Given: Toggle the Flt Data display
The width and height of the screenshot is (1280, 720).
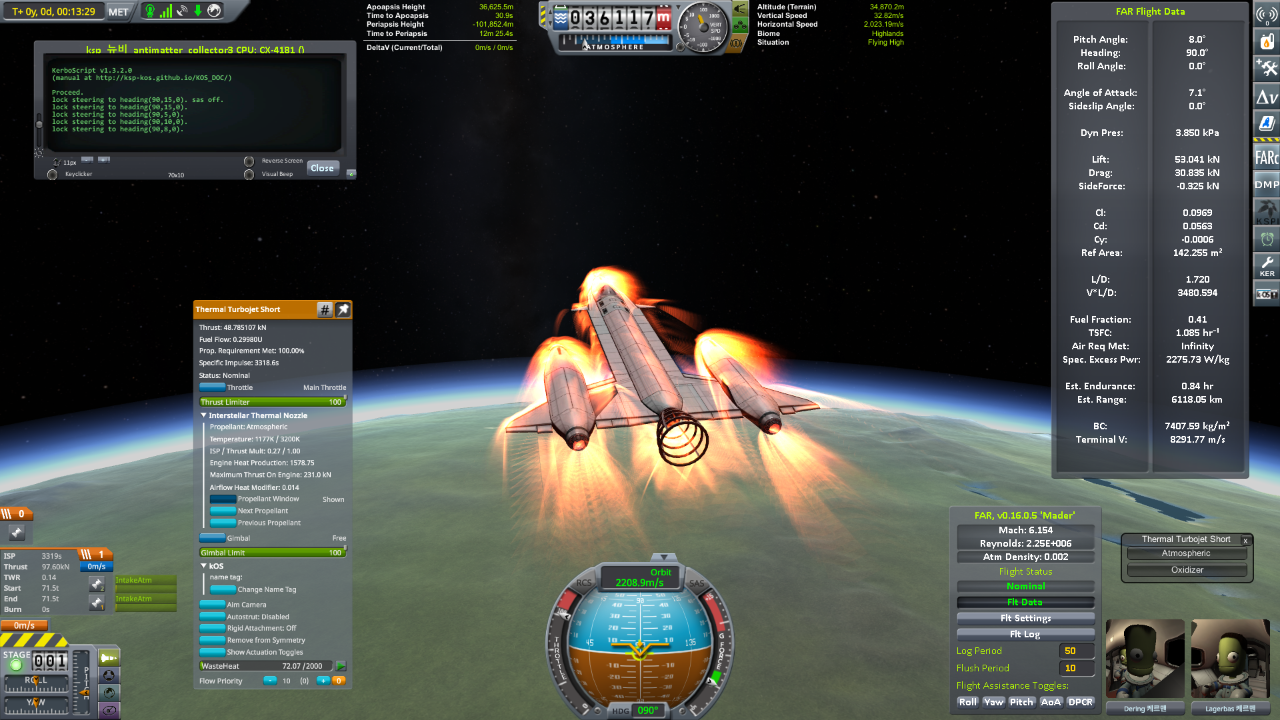Looking at the screenshot, I should (1025, 602).
